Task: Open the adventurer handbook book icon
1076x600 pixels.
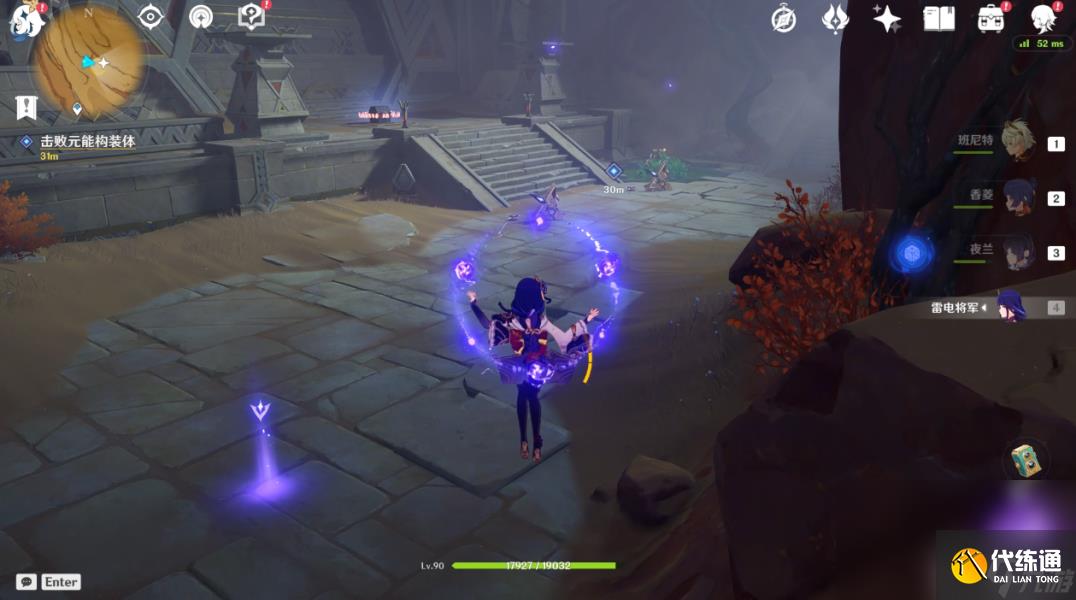Action: point(938,18)
